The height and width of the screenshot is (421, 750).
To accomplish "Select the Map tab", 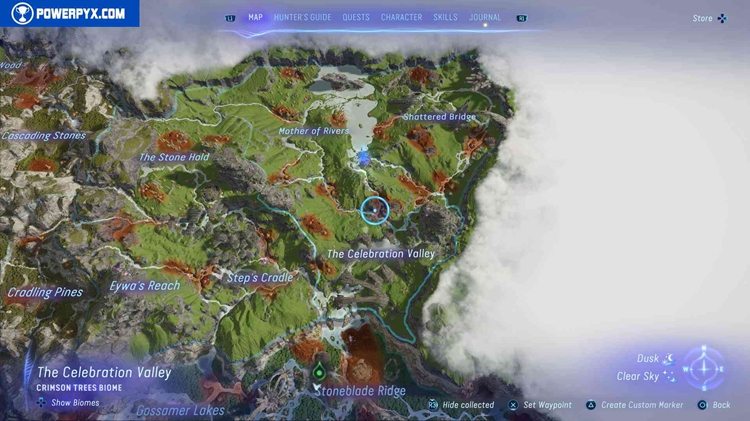I will [x=255, y=17].
